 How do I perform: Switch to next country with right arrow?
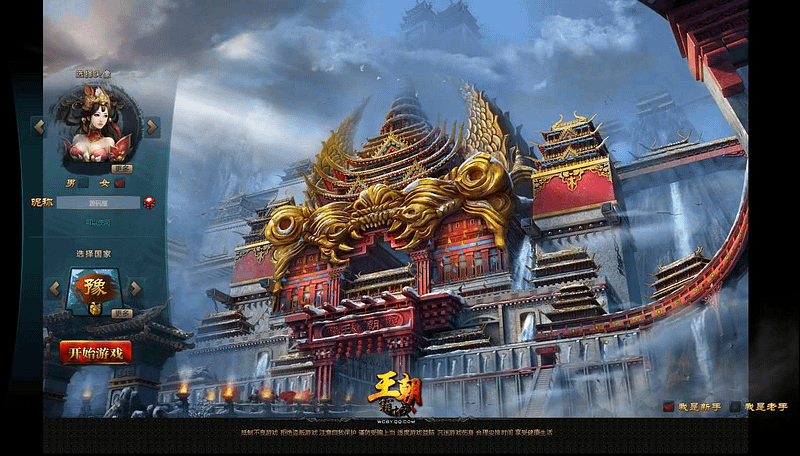pos(136,289)
